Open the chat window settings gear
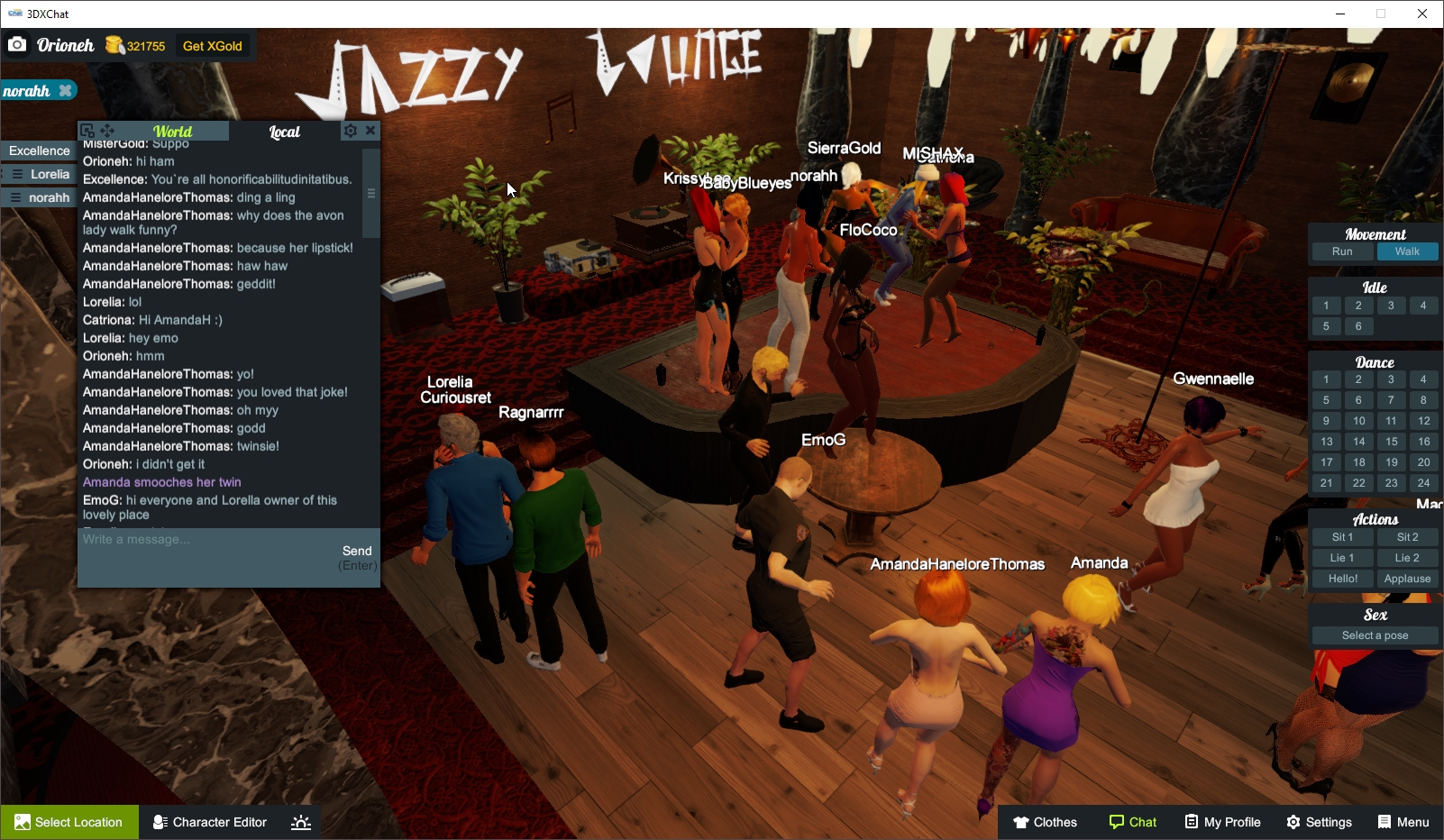This screenshot has height=840, width=1444. [351, 130]
